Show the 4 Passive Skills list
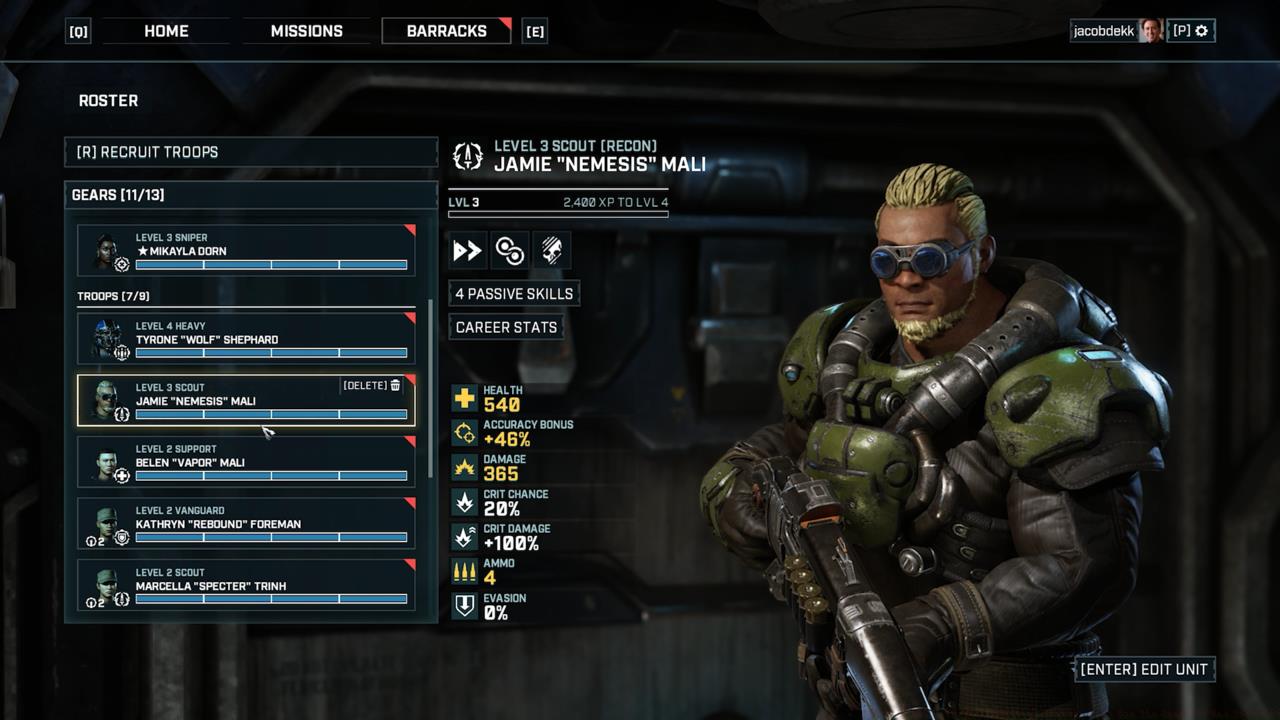The image size is (1280, 720). 514,293
